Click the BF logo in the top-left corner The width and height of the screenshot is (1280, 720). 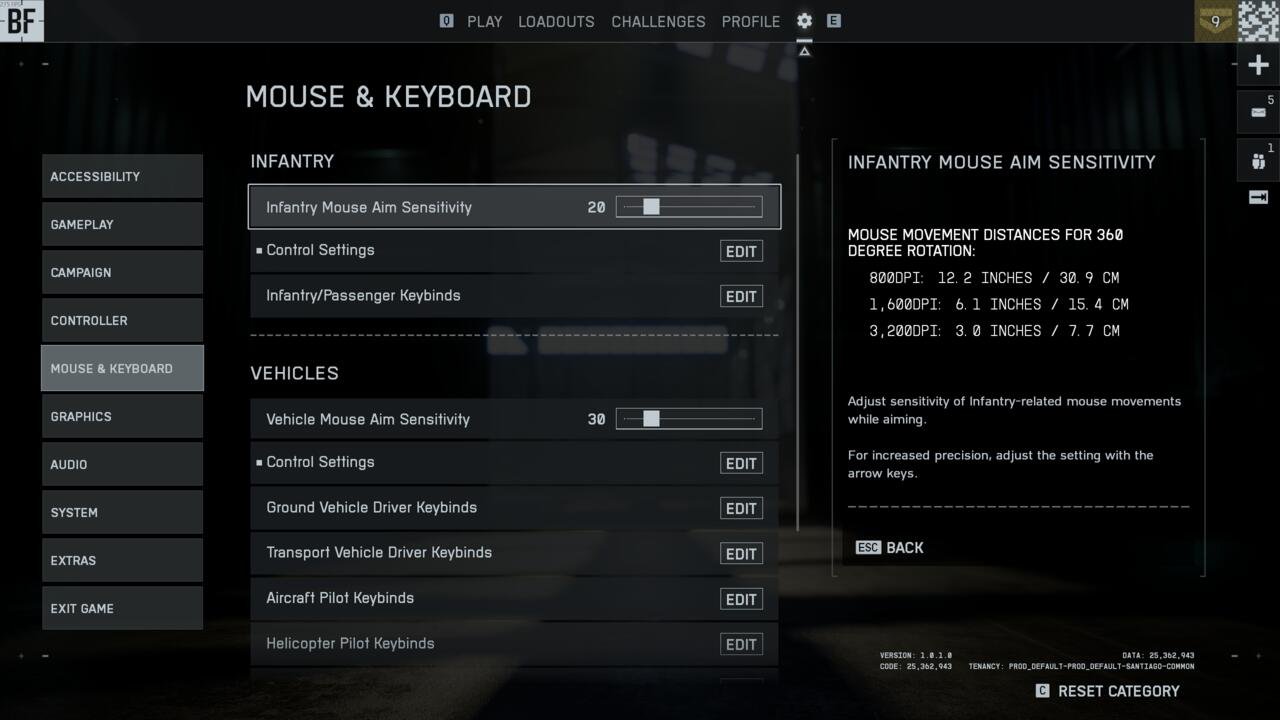click(21, 21)
